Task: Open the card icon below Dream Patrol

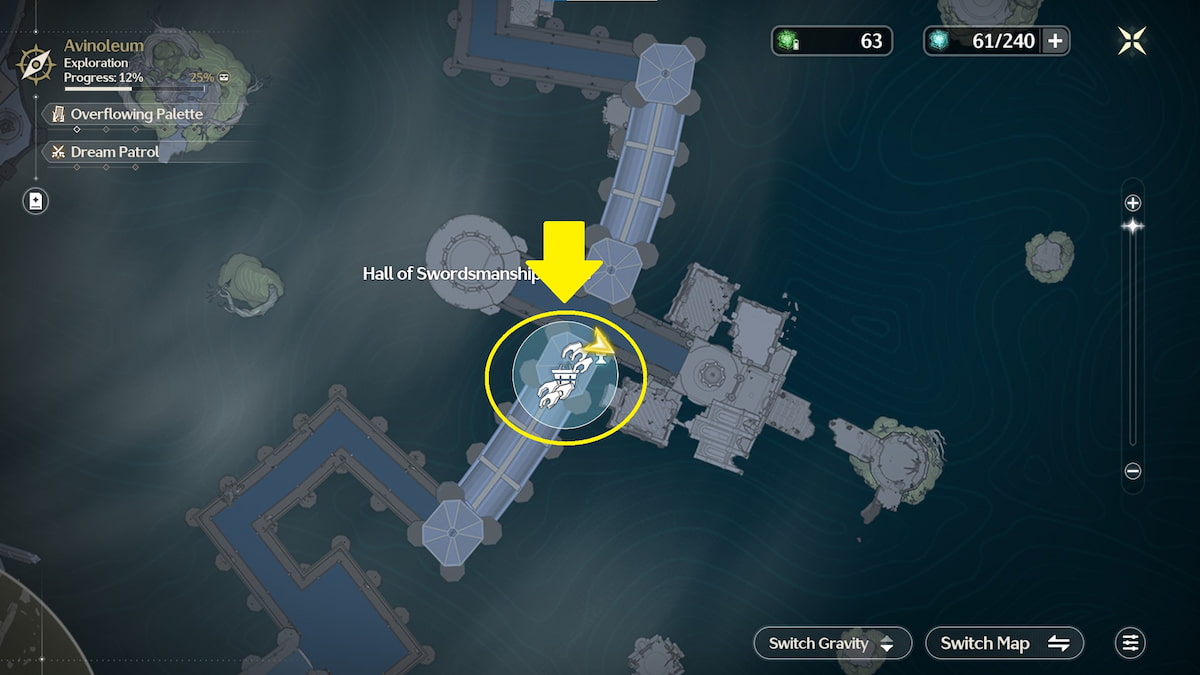Action: [36, 201]
